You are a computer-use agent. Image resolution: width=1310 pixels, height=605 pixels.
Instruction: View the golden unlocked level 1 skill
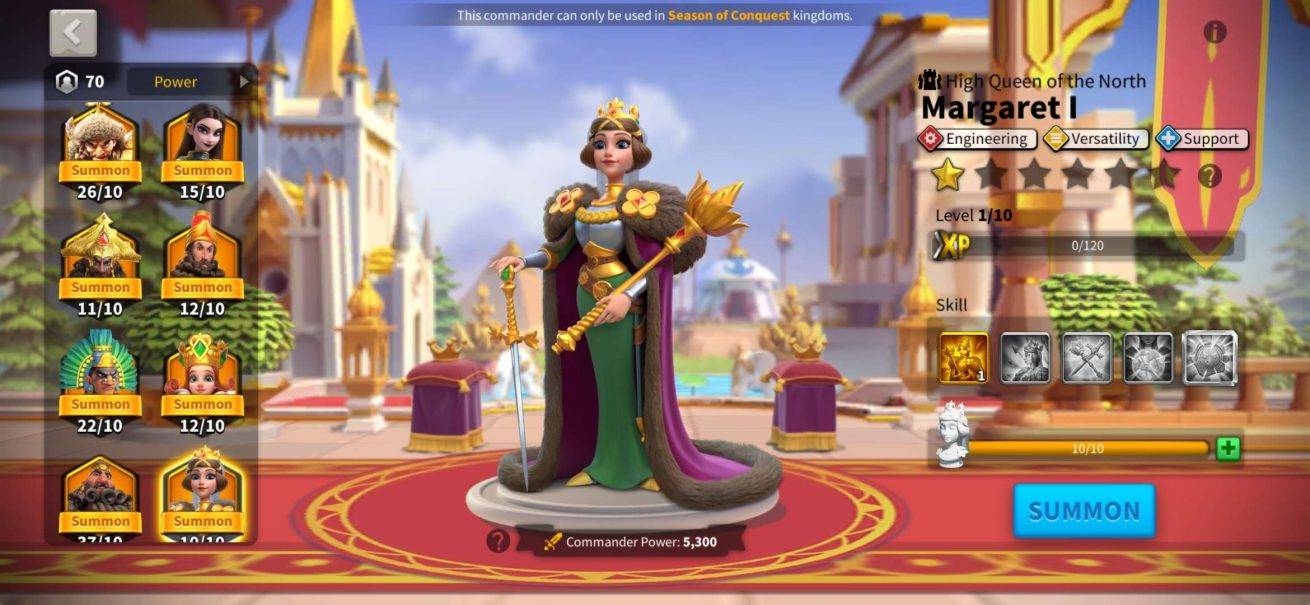964,358
